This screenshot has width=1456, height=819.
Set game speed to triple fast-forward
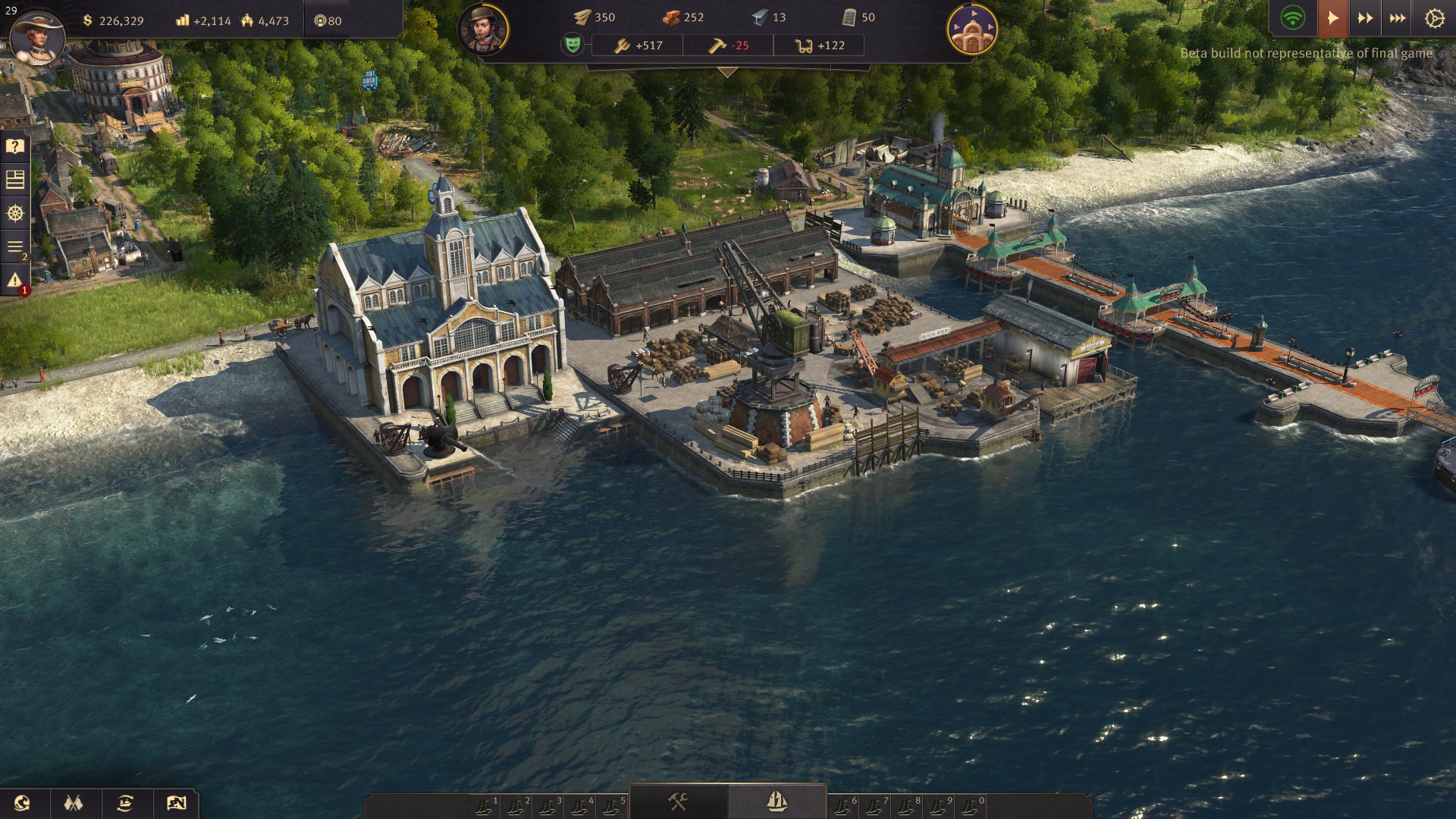(1398, 18)
